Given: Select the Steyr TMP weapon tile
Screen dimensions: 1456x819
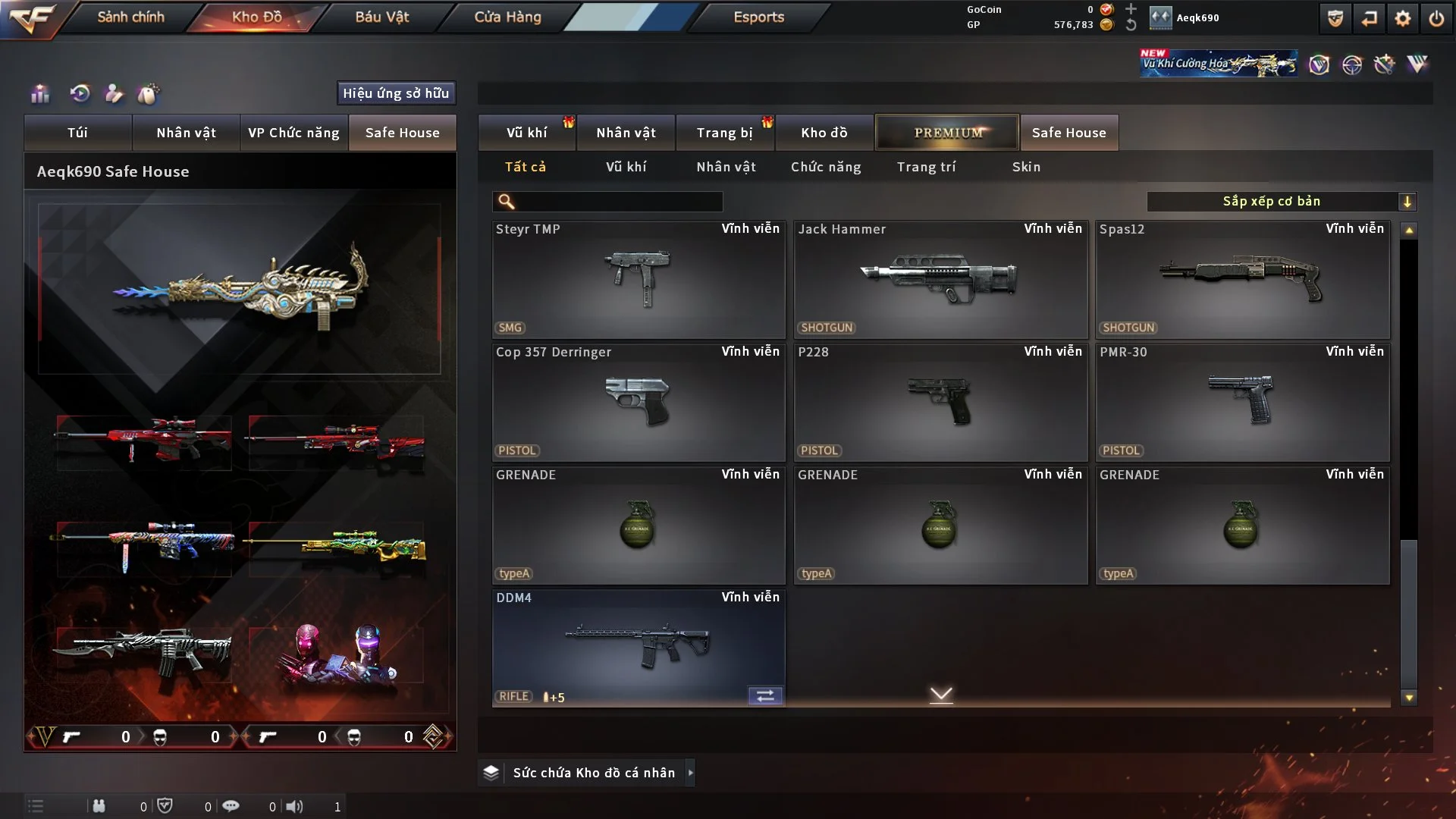Looking at the screenshot, I should [x=639, y=279].
